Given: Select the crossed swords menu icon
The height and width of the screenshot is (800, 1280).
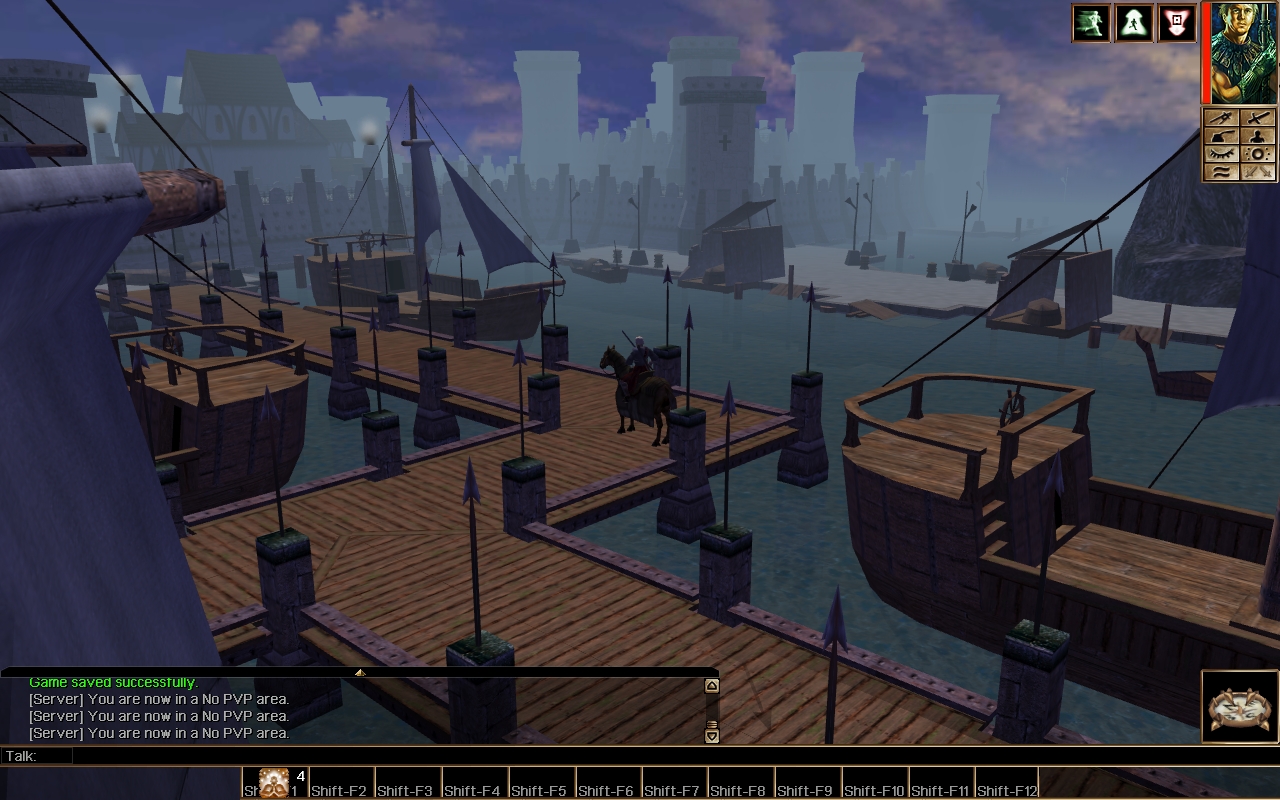Looking at the screenshot, I should click(x=1257, y=172).
